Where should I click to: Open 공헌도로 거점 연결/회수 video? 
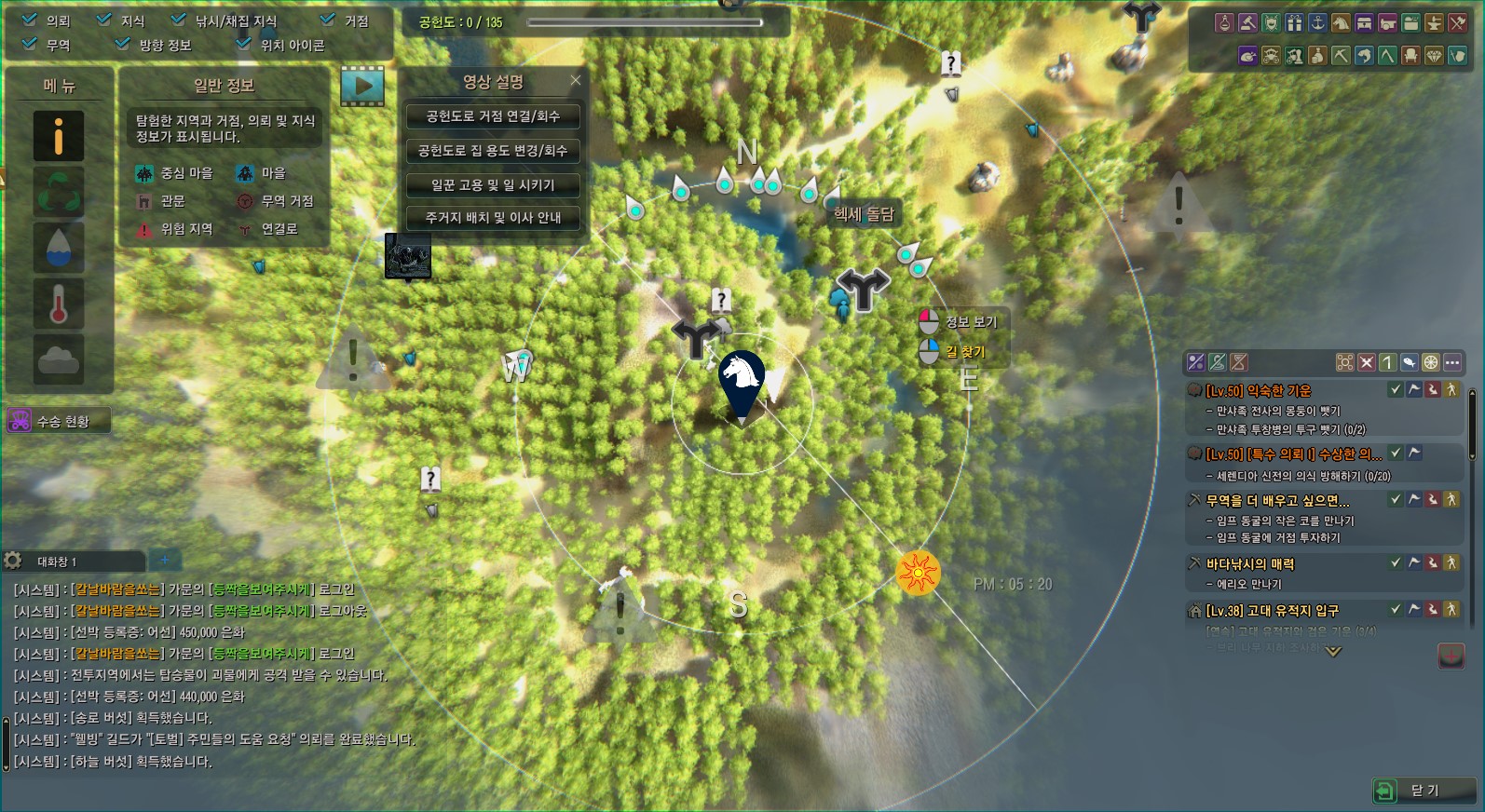pos(493,116)
